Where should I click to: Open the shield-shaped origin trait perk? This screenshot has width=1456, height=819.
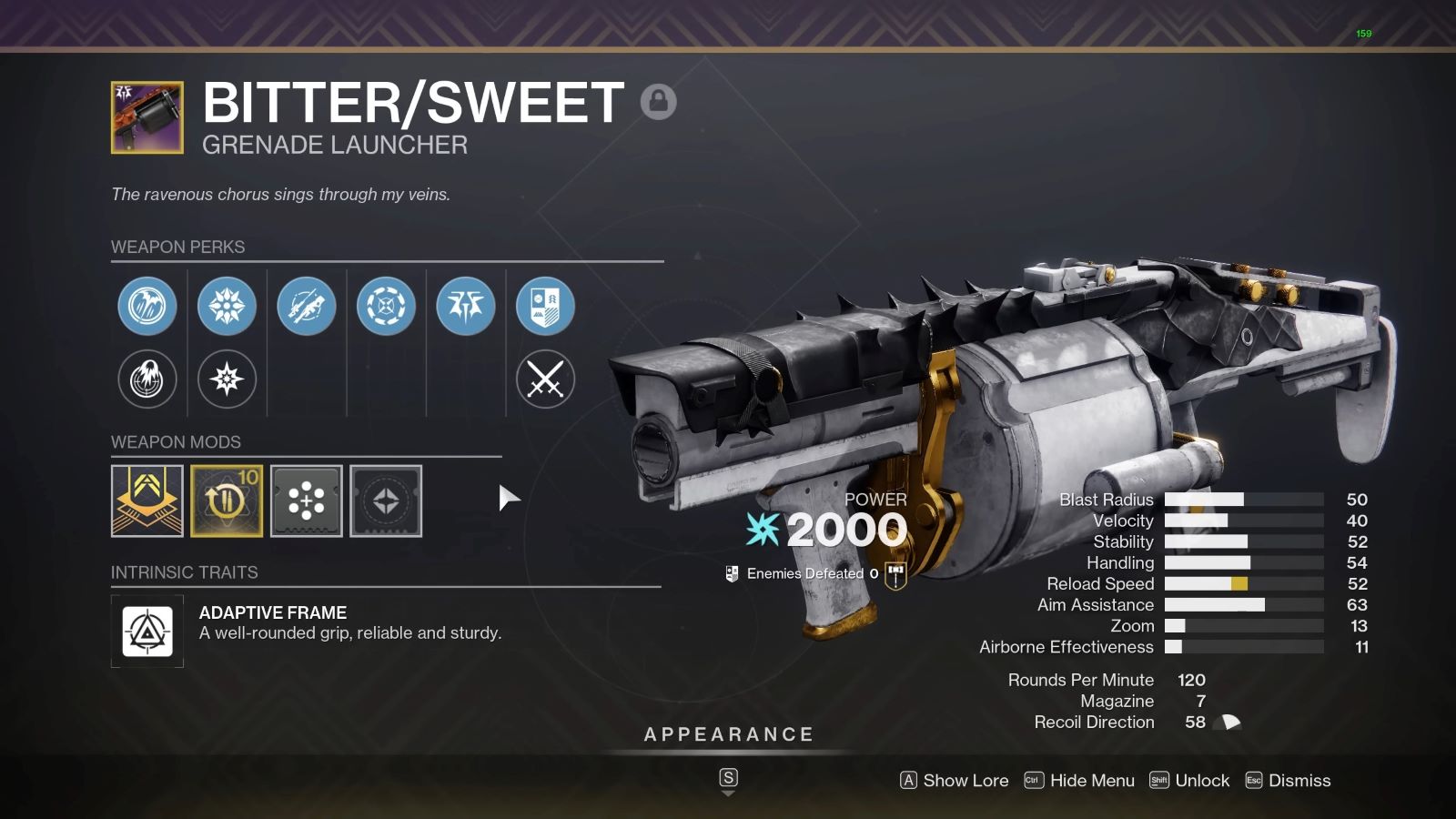point(544,307)
